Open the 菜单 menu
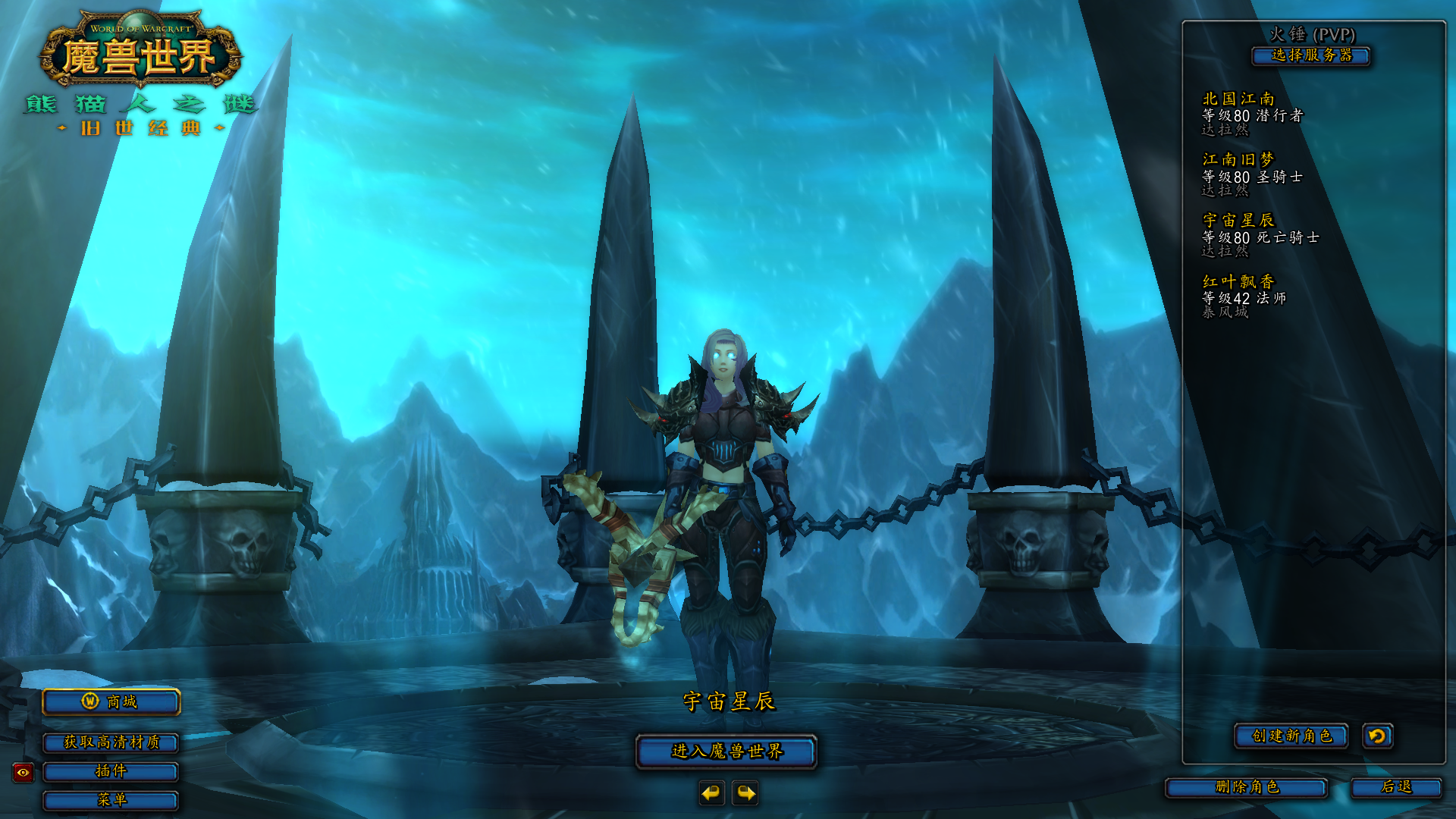This screenshot has width=1456, height=819. pyautogui.click(x=111, y=800)
